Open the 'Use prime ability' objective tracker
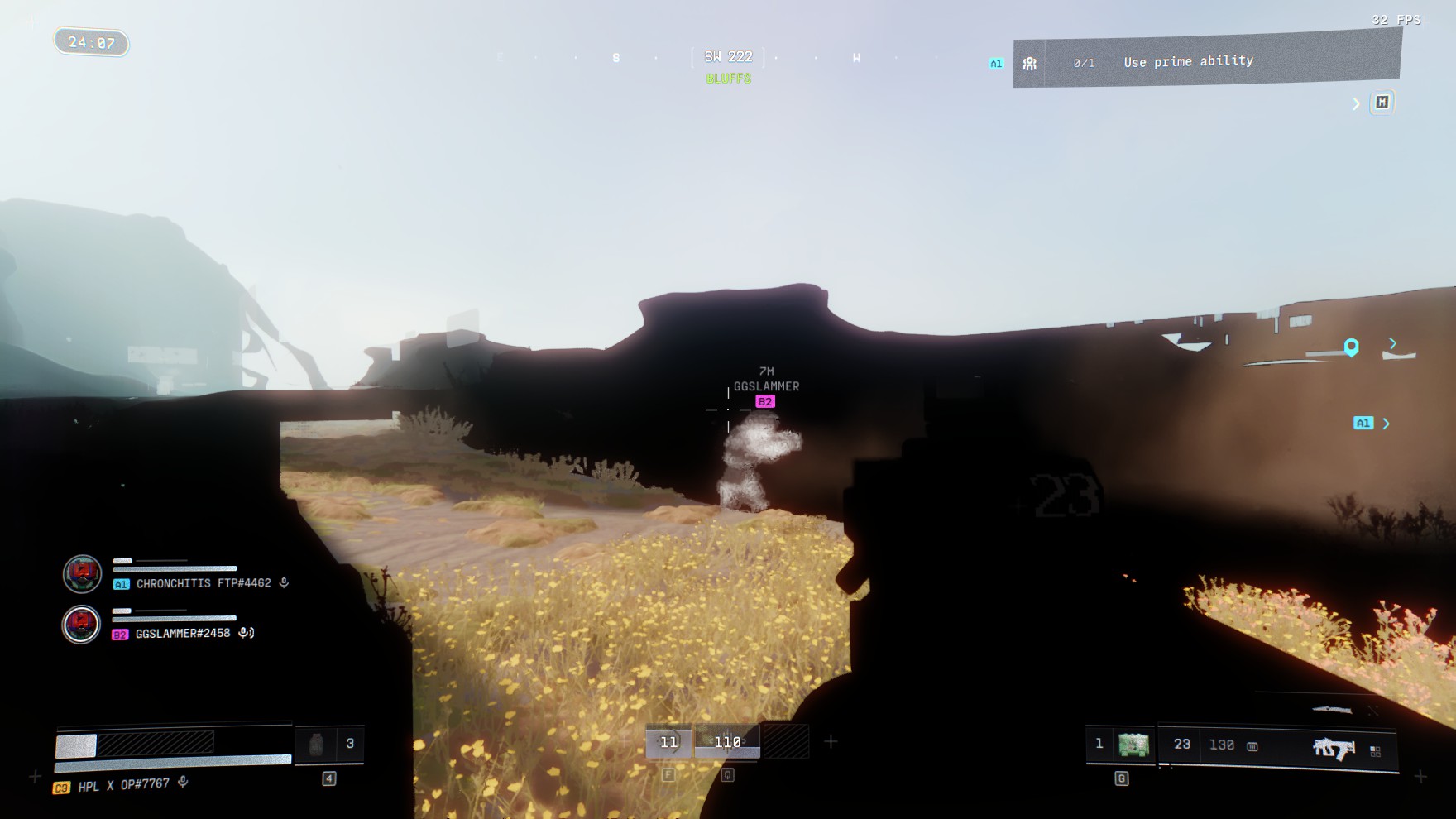1456x819 pixels. point(1188,61)
